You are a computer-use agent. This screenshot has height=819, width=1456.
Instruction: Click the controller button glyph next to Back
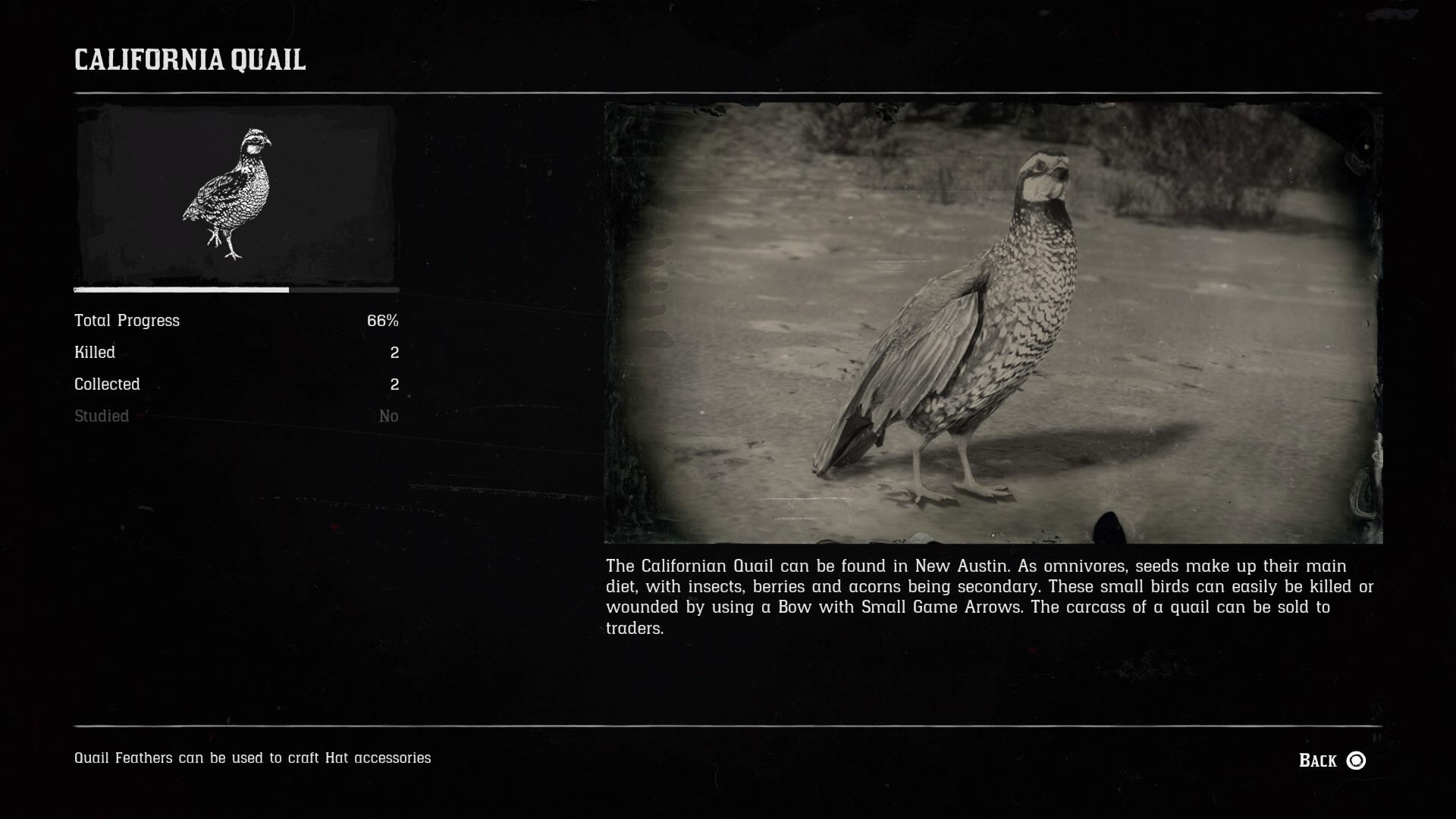[1357, 758]
